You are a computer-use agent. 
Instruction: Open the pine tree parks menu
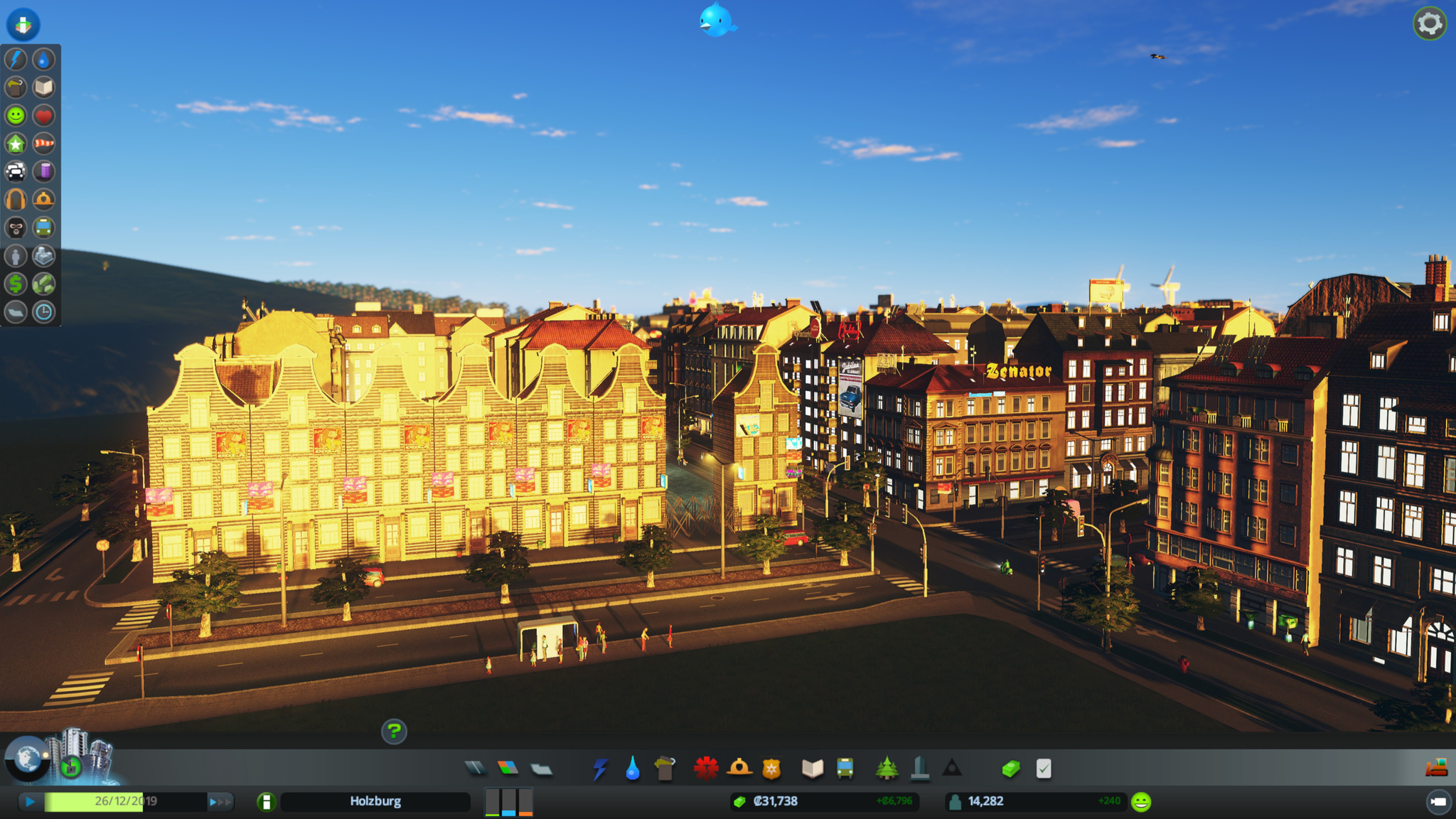(x=887, y=769)
